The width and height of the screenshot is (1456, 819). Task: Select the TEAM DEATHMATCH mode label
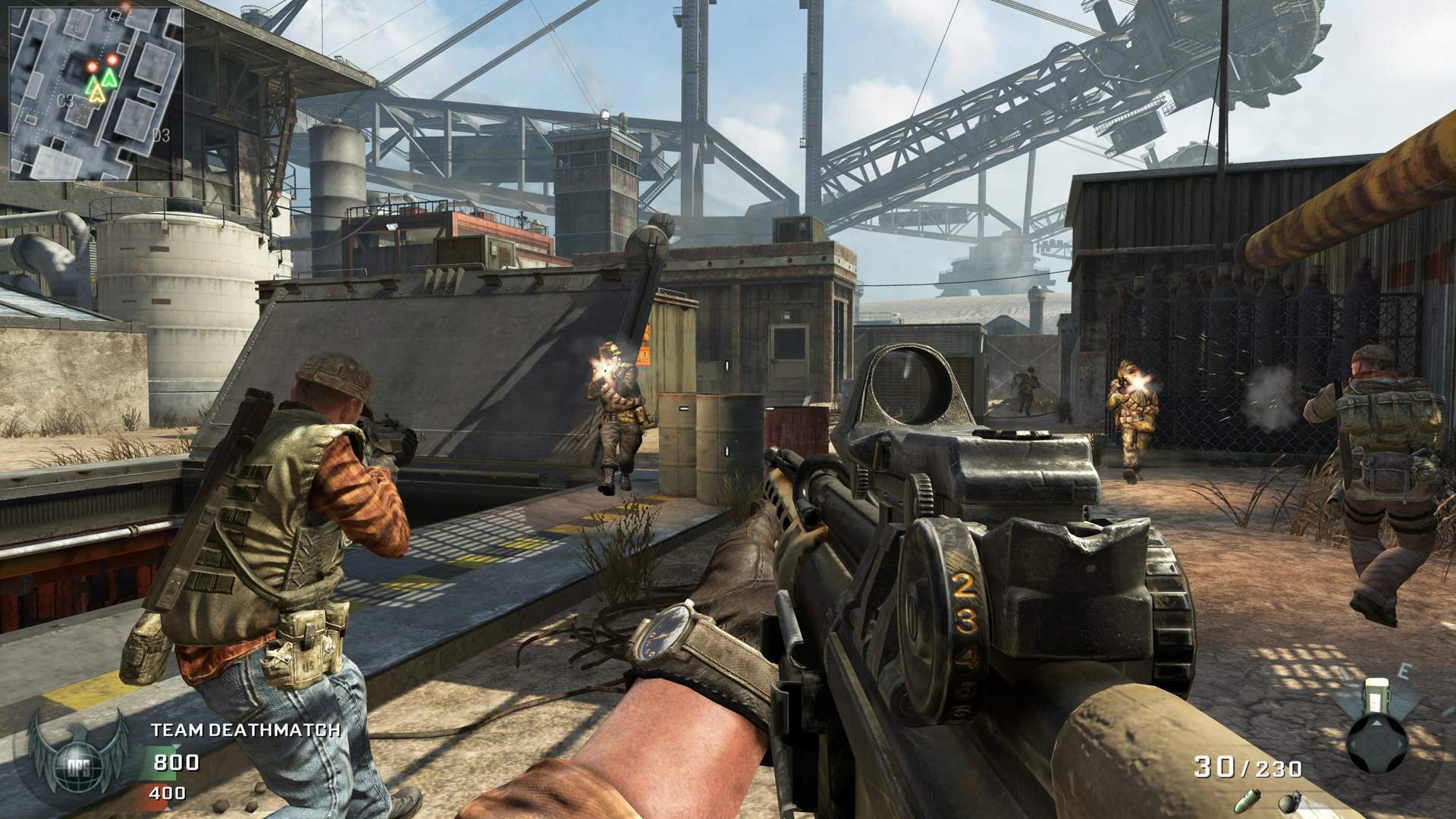[246, 730]
